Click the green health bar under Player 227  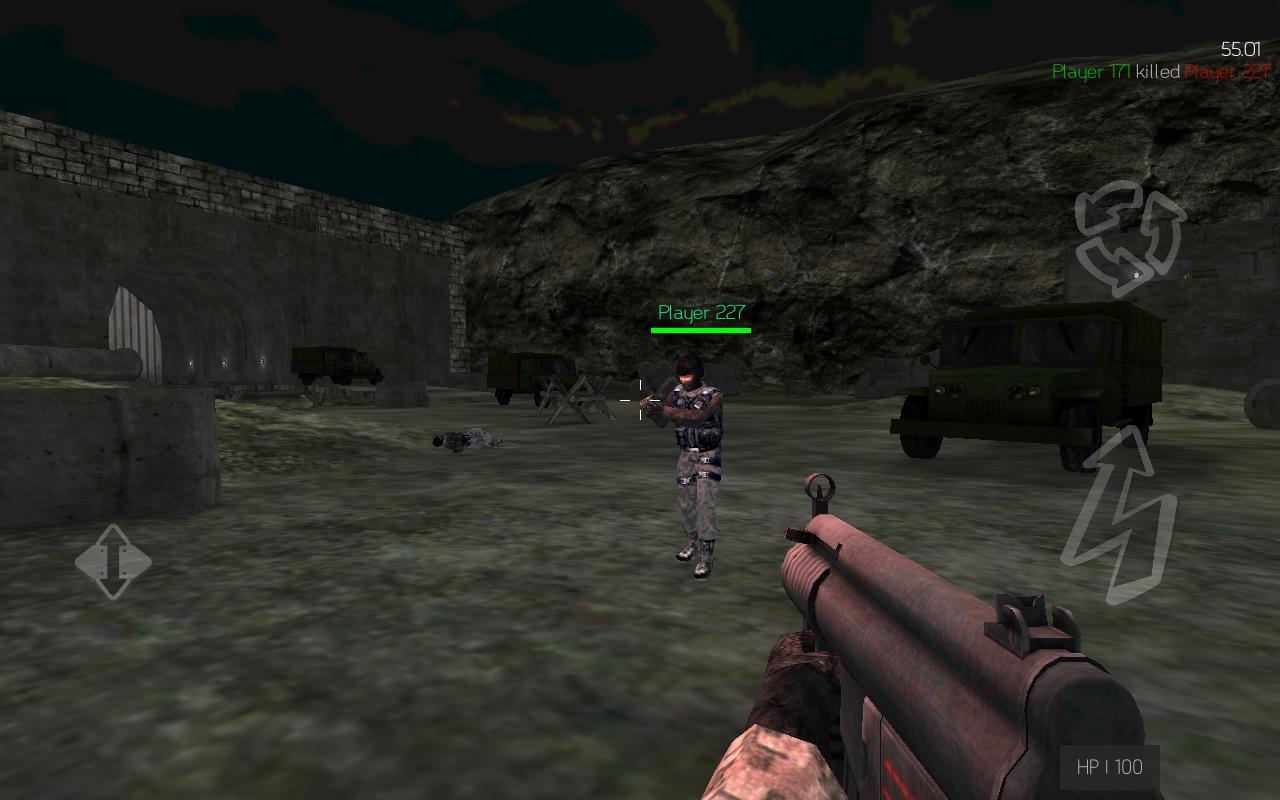(x=699, y=328)
